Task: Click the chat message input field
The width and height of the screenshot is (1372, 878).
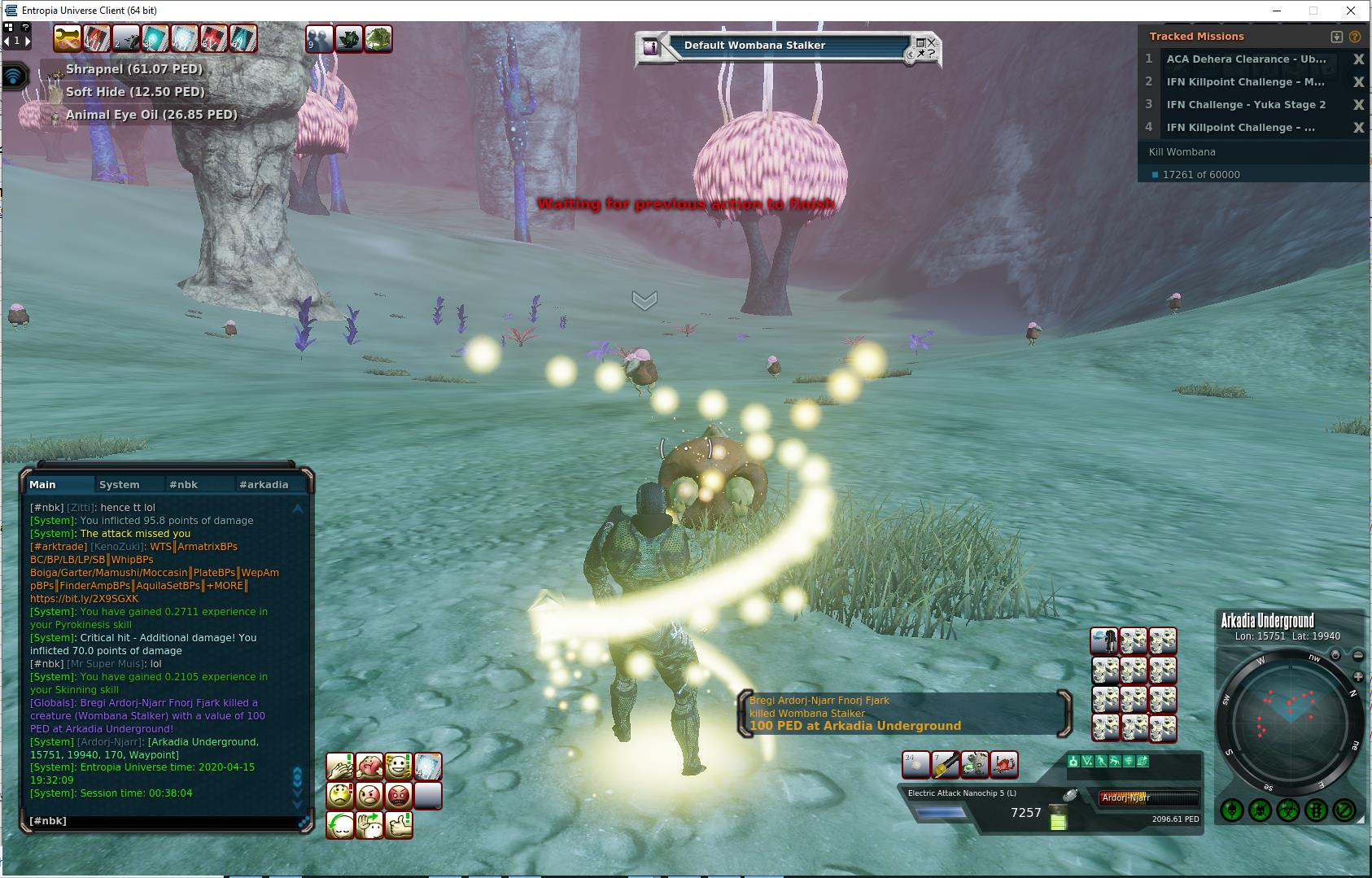Action: pyautogui.click(x=163, y=821)
